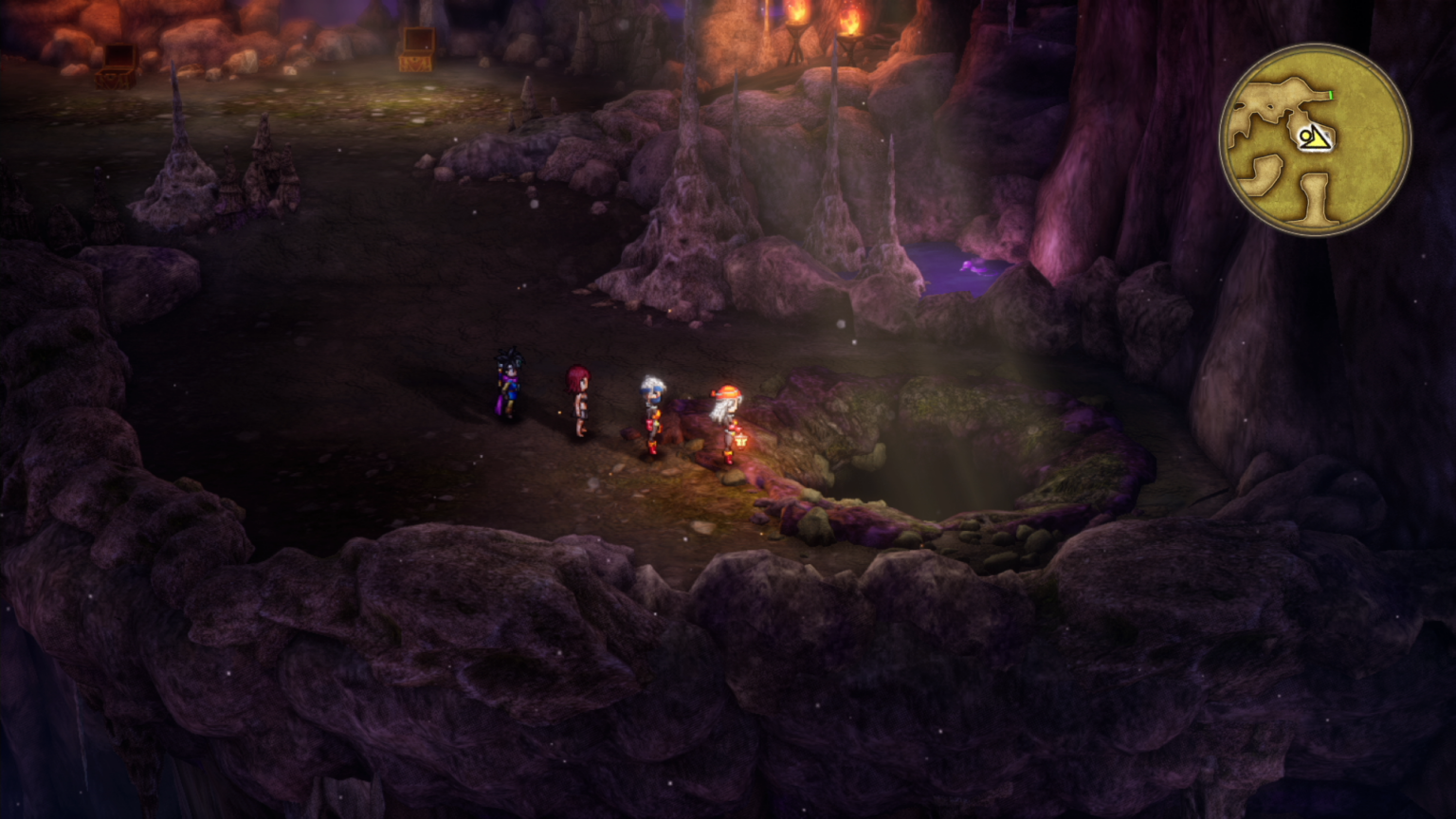Open the circular cave minimap

[x=1315, y=139]
